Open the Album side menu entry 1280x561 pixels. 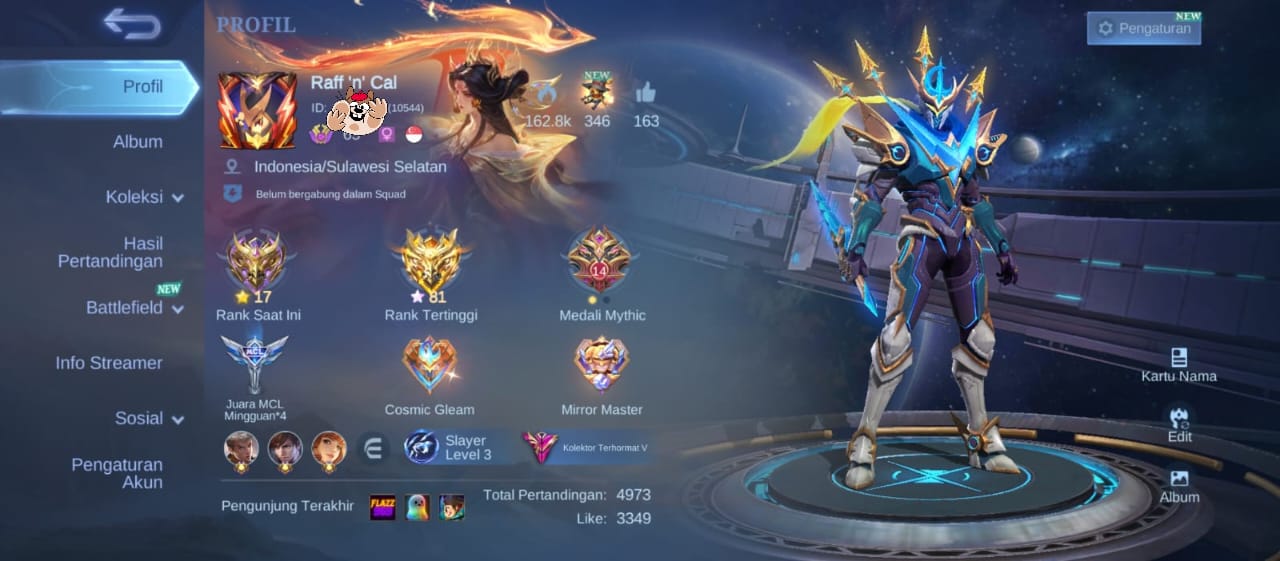137,142
